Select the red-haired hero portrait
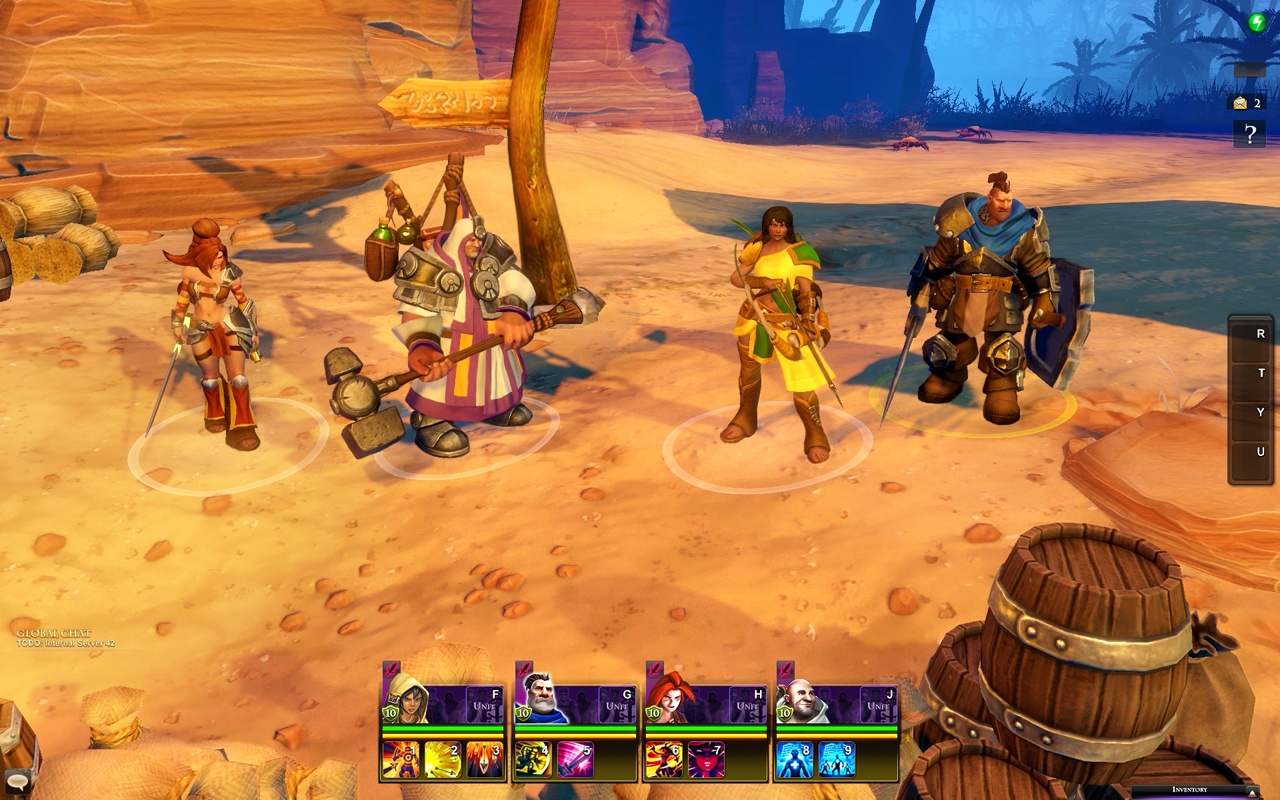 tap(670, 698)
